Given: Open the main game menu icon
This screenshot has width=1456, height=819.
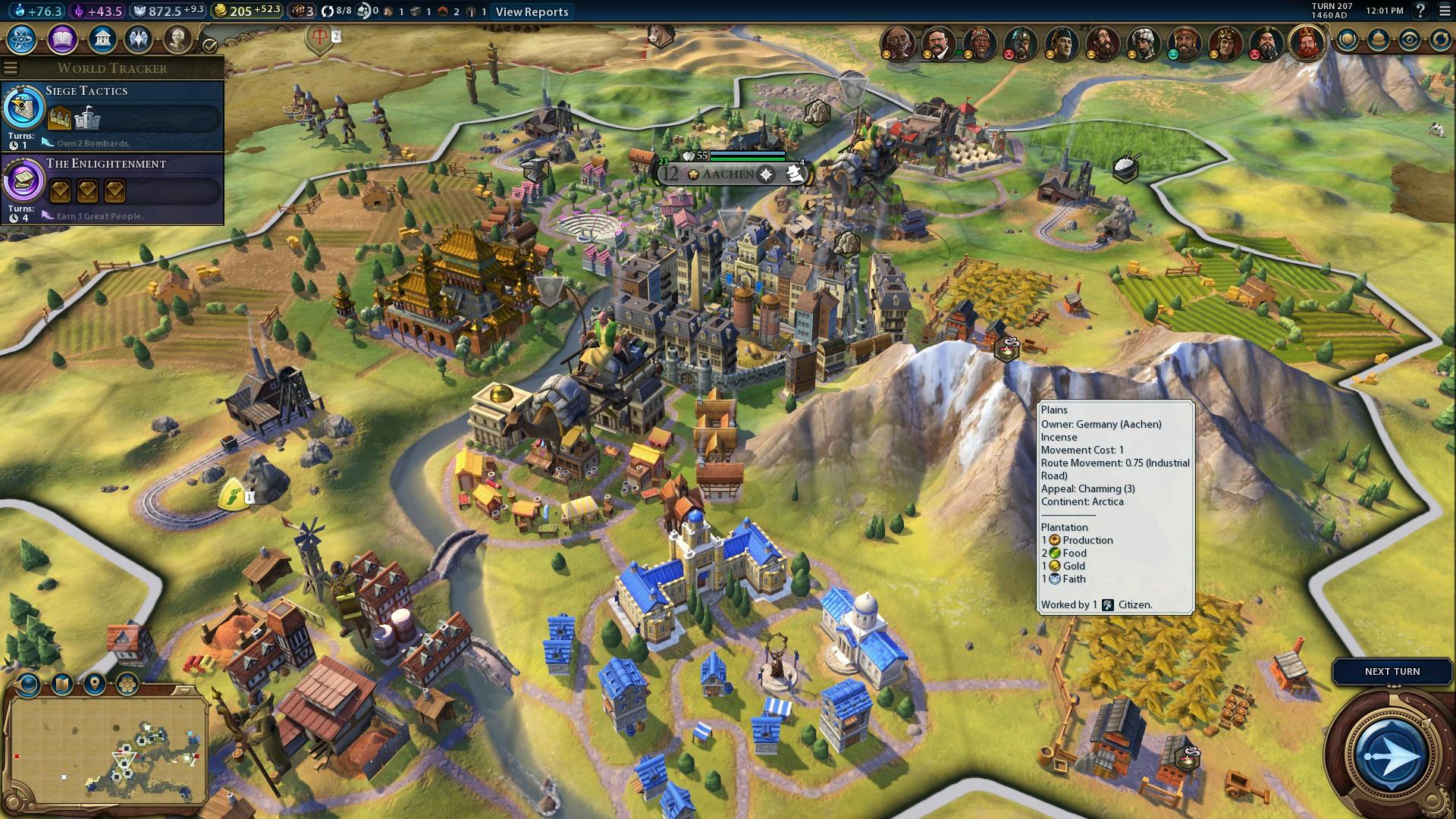Looking at the screenshot, I should (x=1443, y=11).
